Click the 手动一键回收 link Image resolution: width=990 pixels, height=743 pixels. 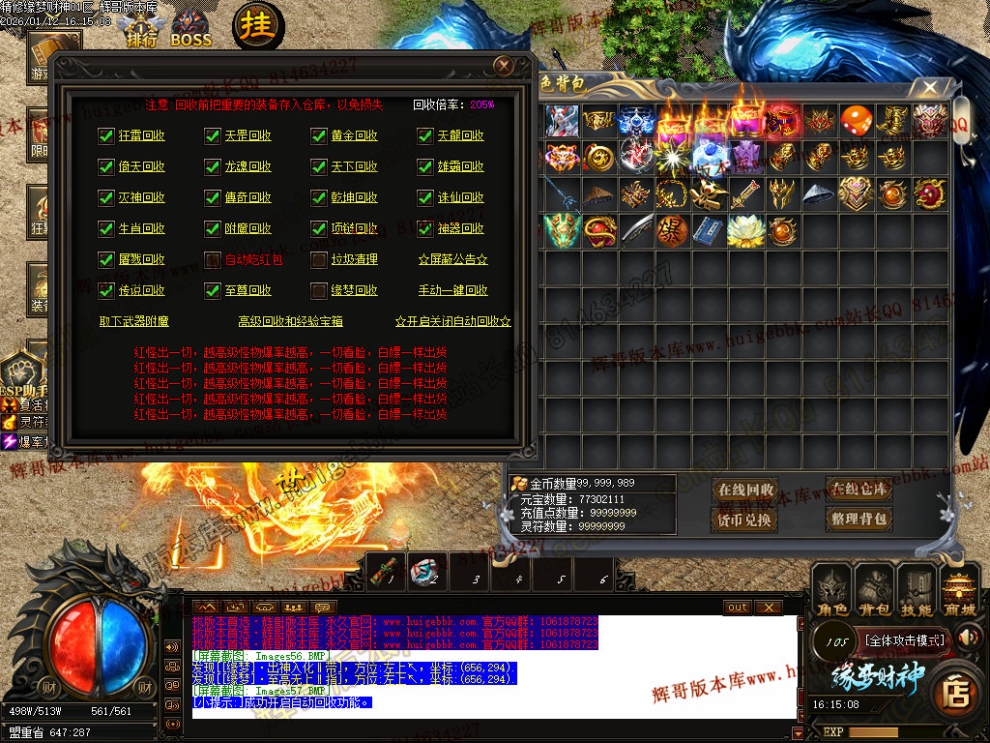(x=453, y=291)
